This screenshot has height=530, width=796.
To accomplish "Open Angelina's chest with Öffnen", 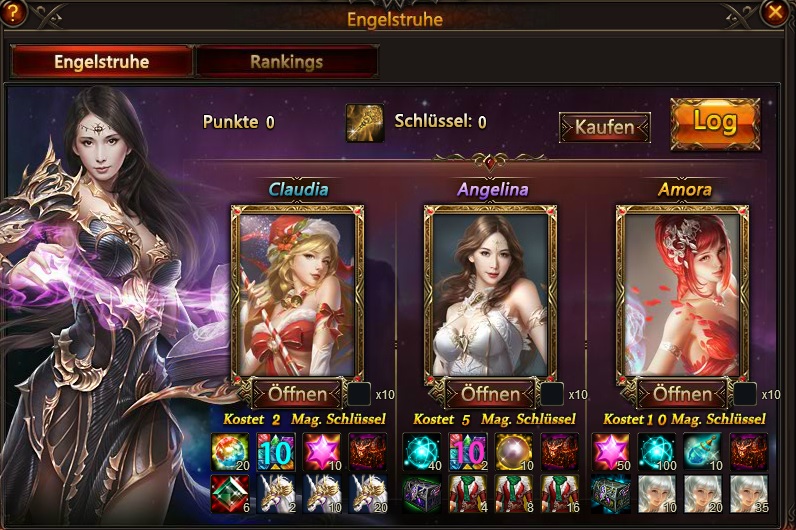I will tap(491, 393).
